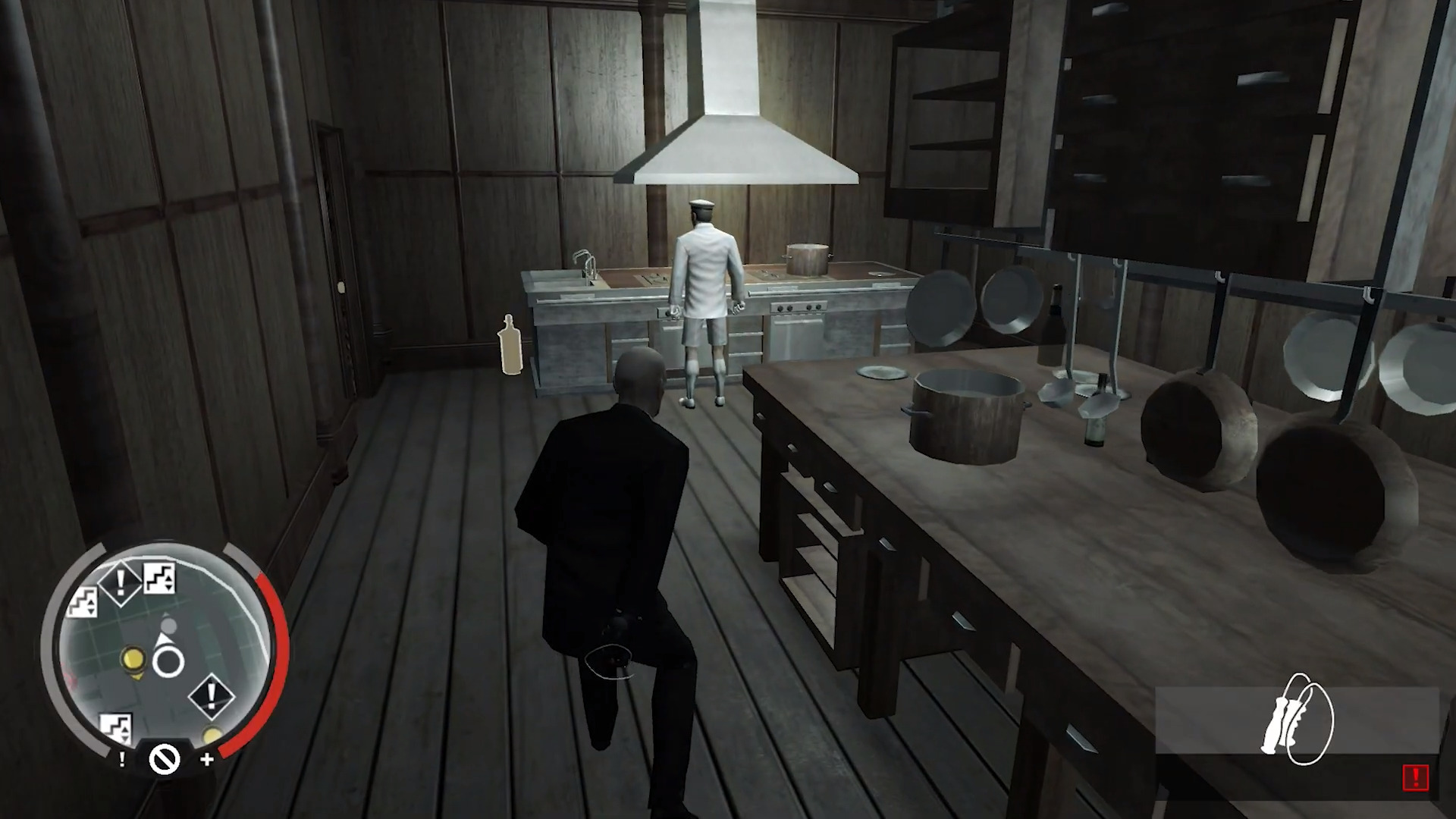Click the white ring player marker on minimap

[168, 663]
